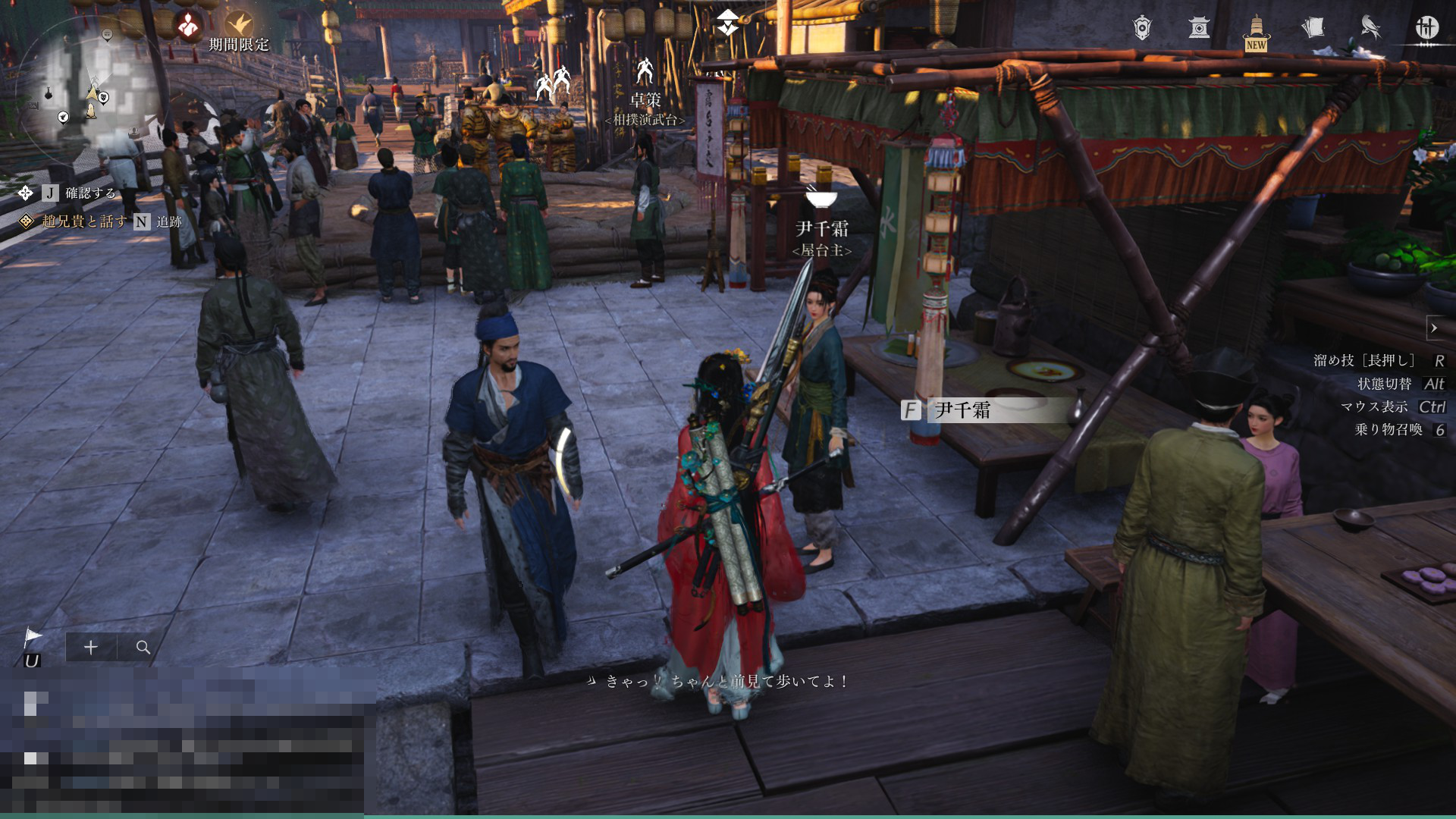Open the bird messenger icon

1370,28
